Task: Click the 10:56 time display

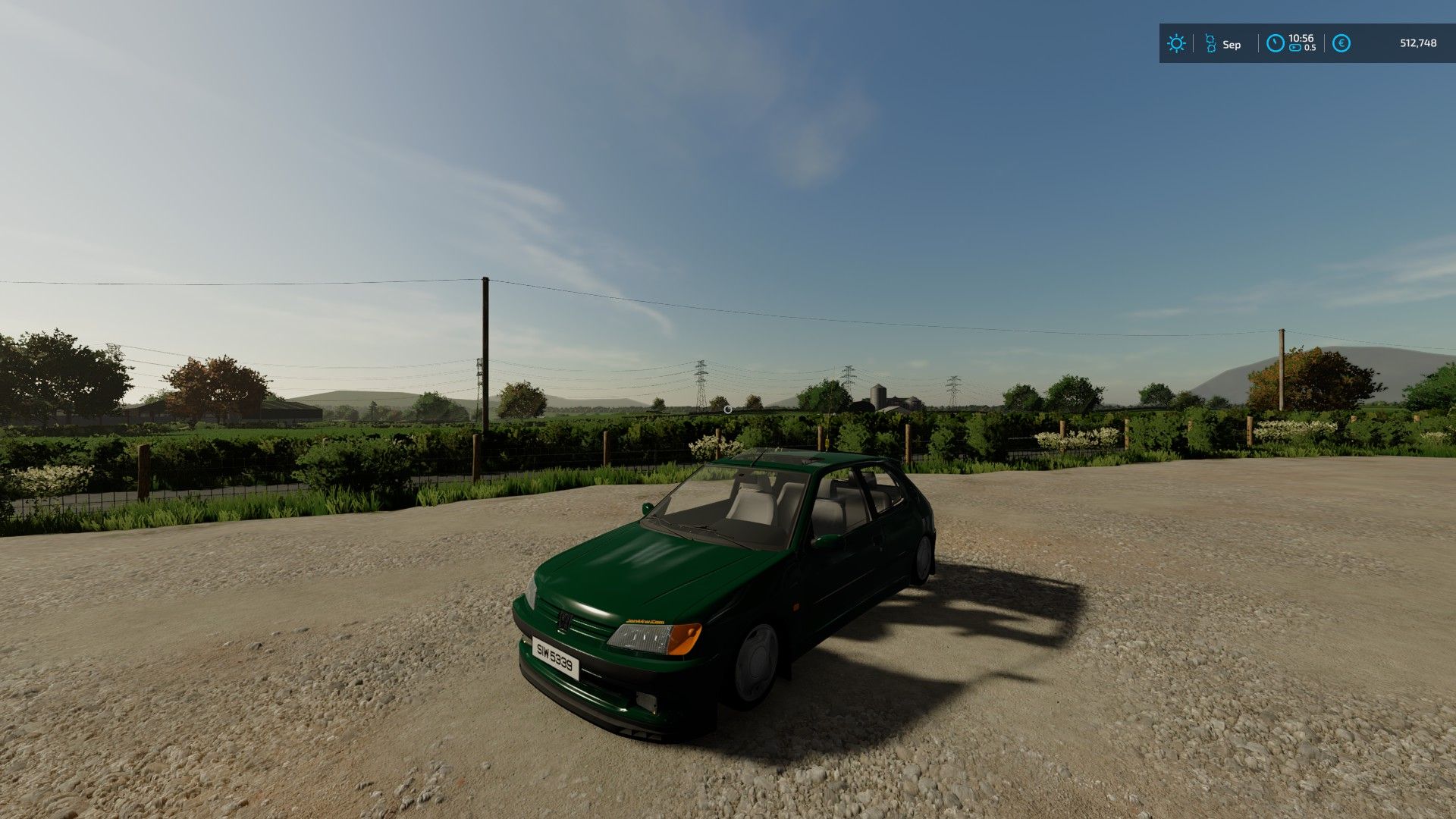Action: [1301, 38]
